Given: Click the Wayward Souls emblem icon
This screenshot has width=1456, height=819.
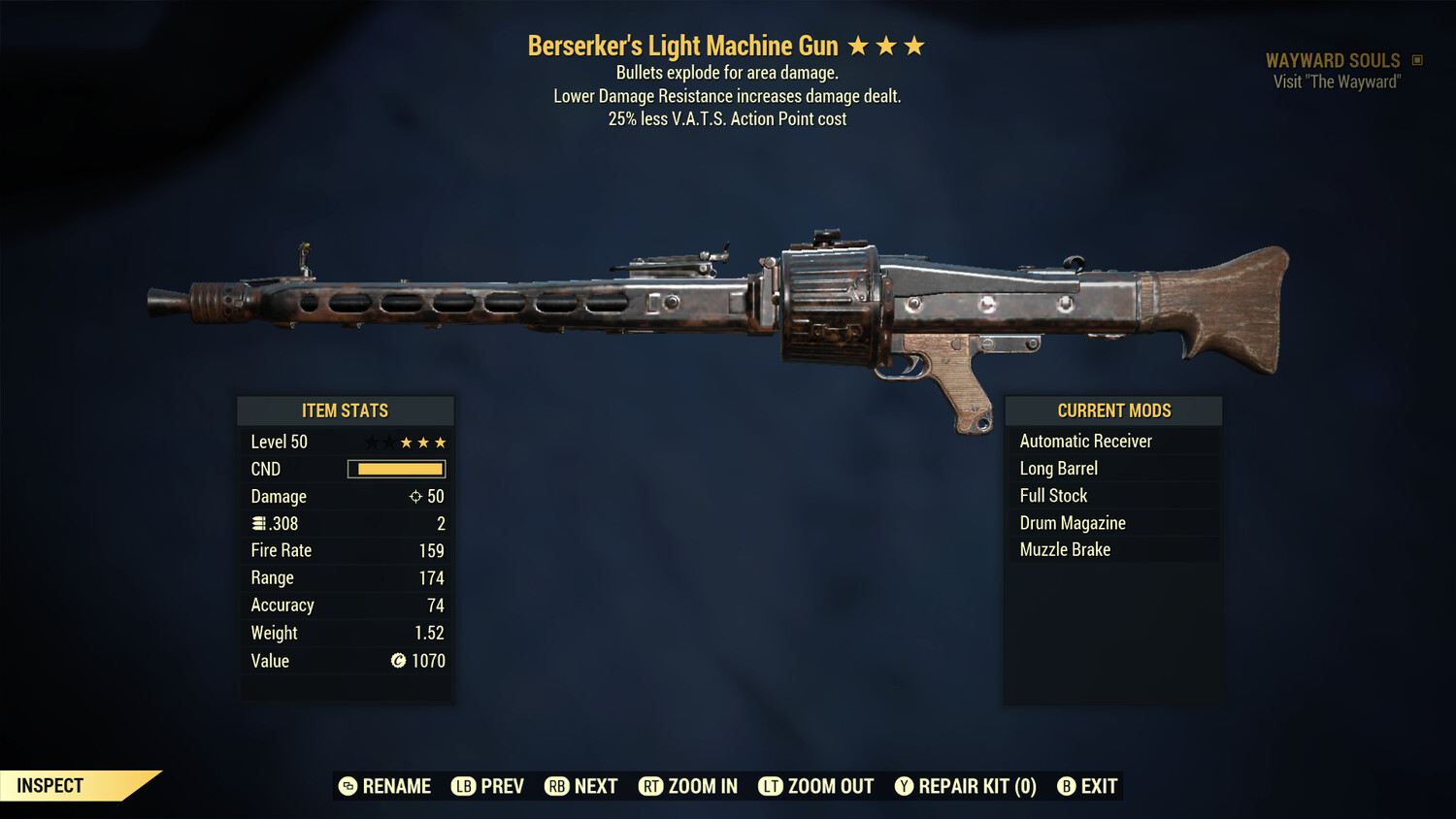Looking at the screenshot, I should [x=1415, y=59].
